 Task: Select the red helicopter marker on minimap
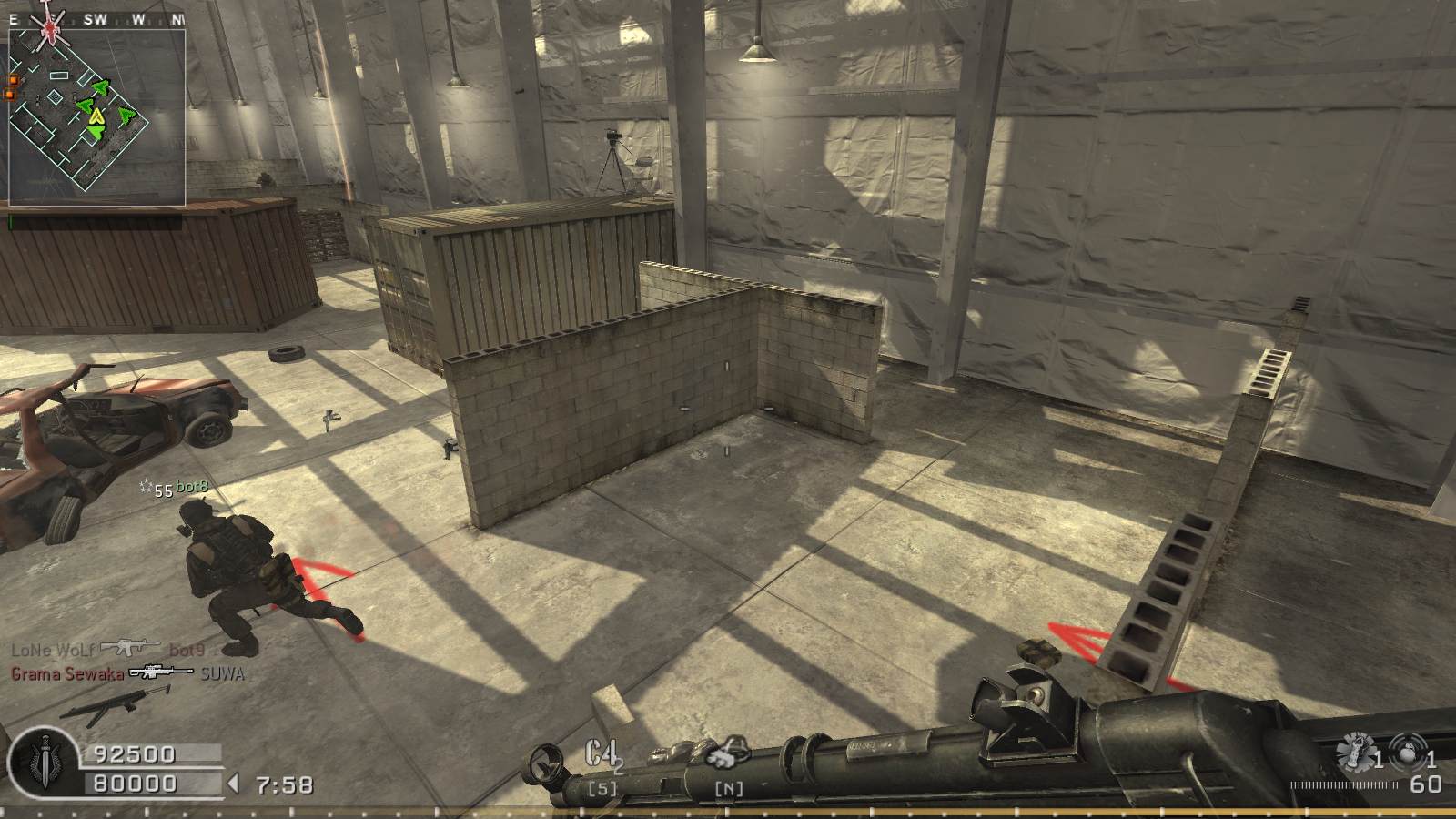point(51,33)
